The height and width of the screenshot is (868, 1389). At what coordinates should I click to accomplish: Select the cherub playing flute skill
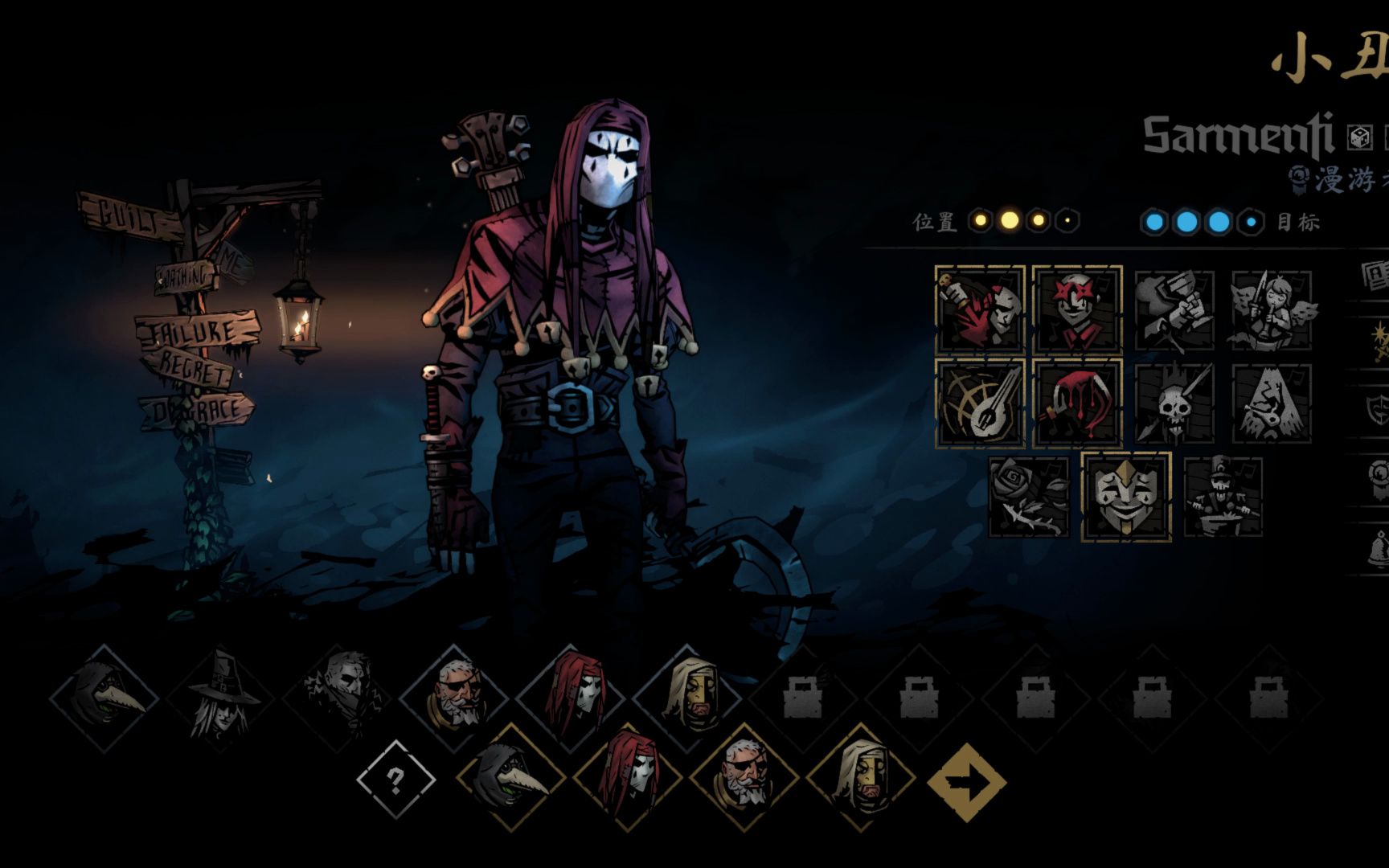1272,311
